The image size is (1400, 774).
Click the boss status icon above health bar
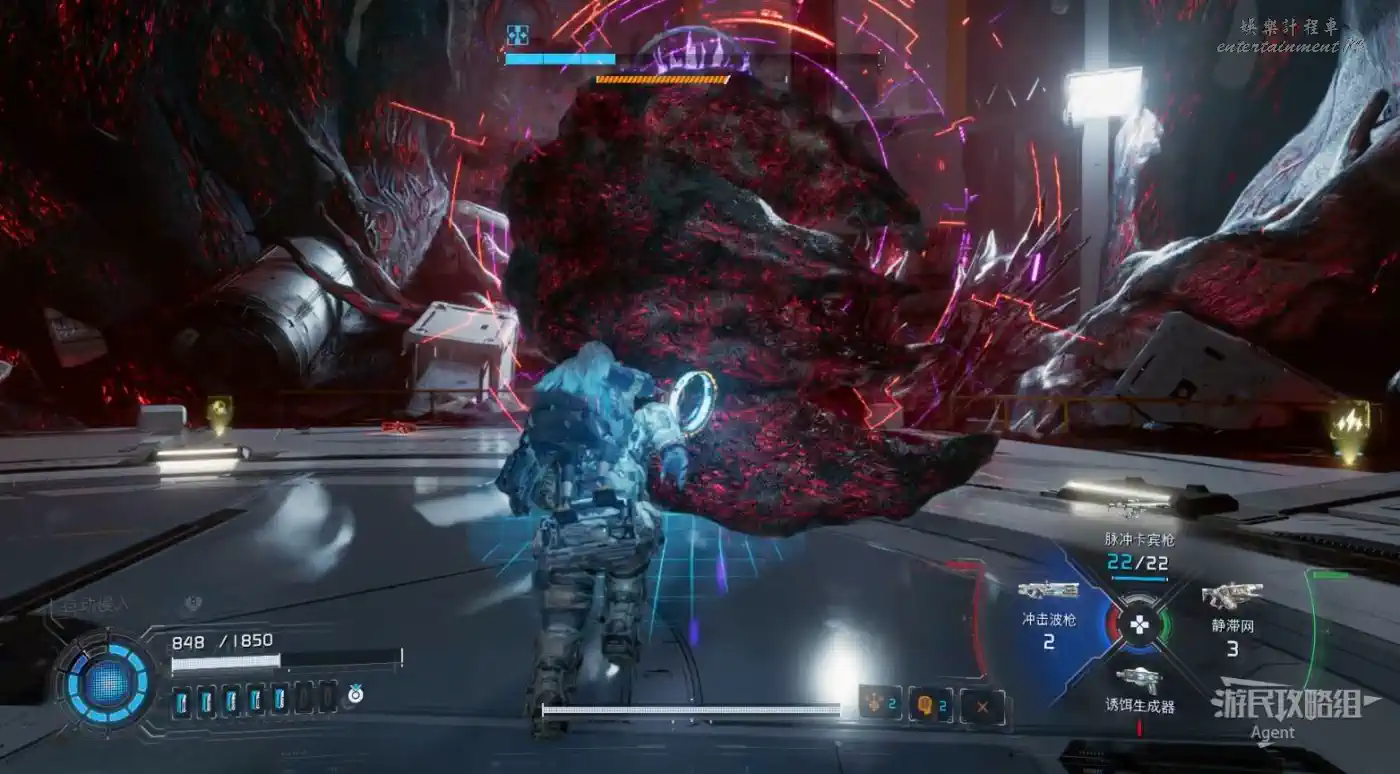517,35
